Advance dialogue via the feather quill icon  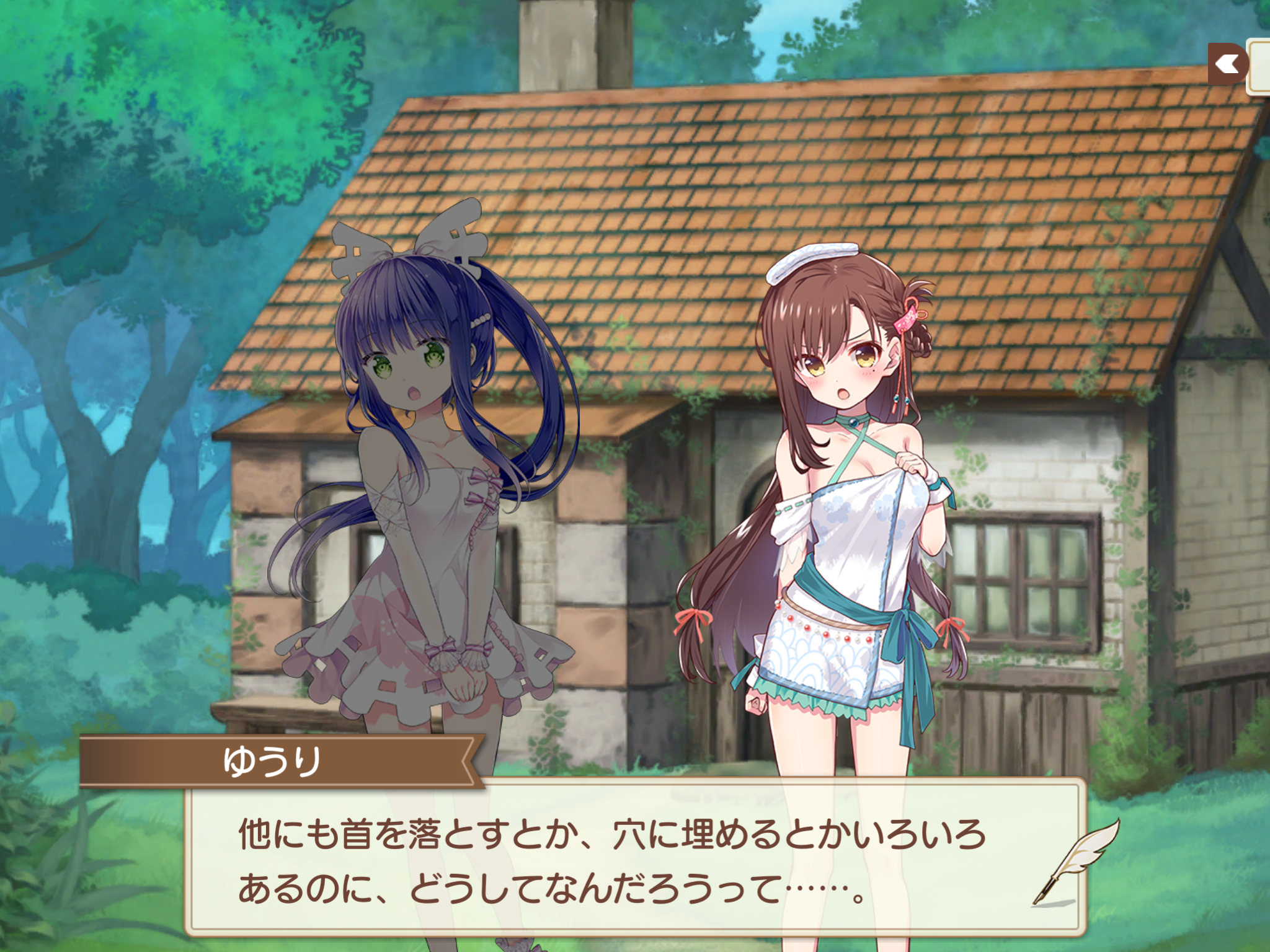1076,862
